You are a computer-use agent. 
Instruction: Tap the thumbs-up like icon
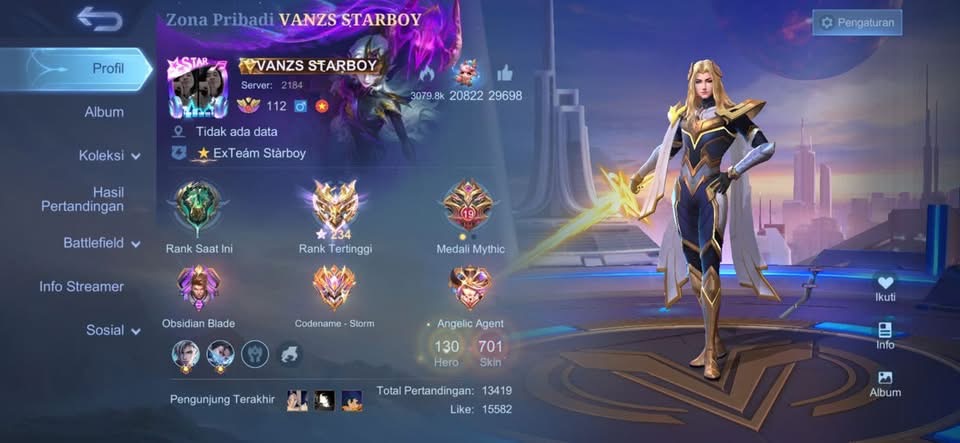(504, 73)
